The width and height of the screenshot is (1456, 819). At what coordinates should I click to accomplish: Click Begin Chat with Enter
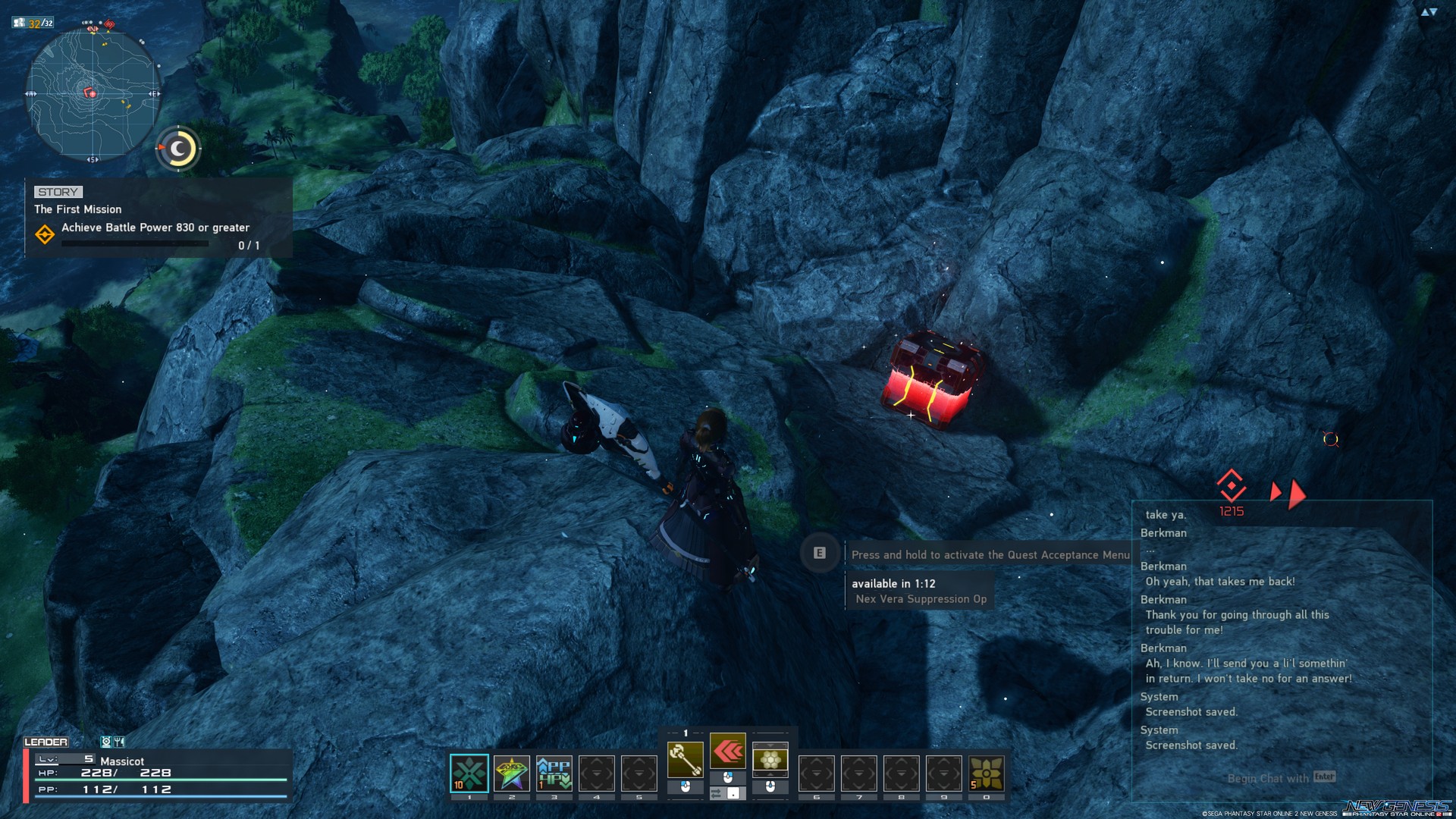pos(1282,778)
